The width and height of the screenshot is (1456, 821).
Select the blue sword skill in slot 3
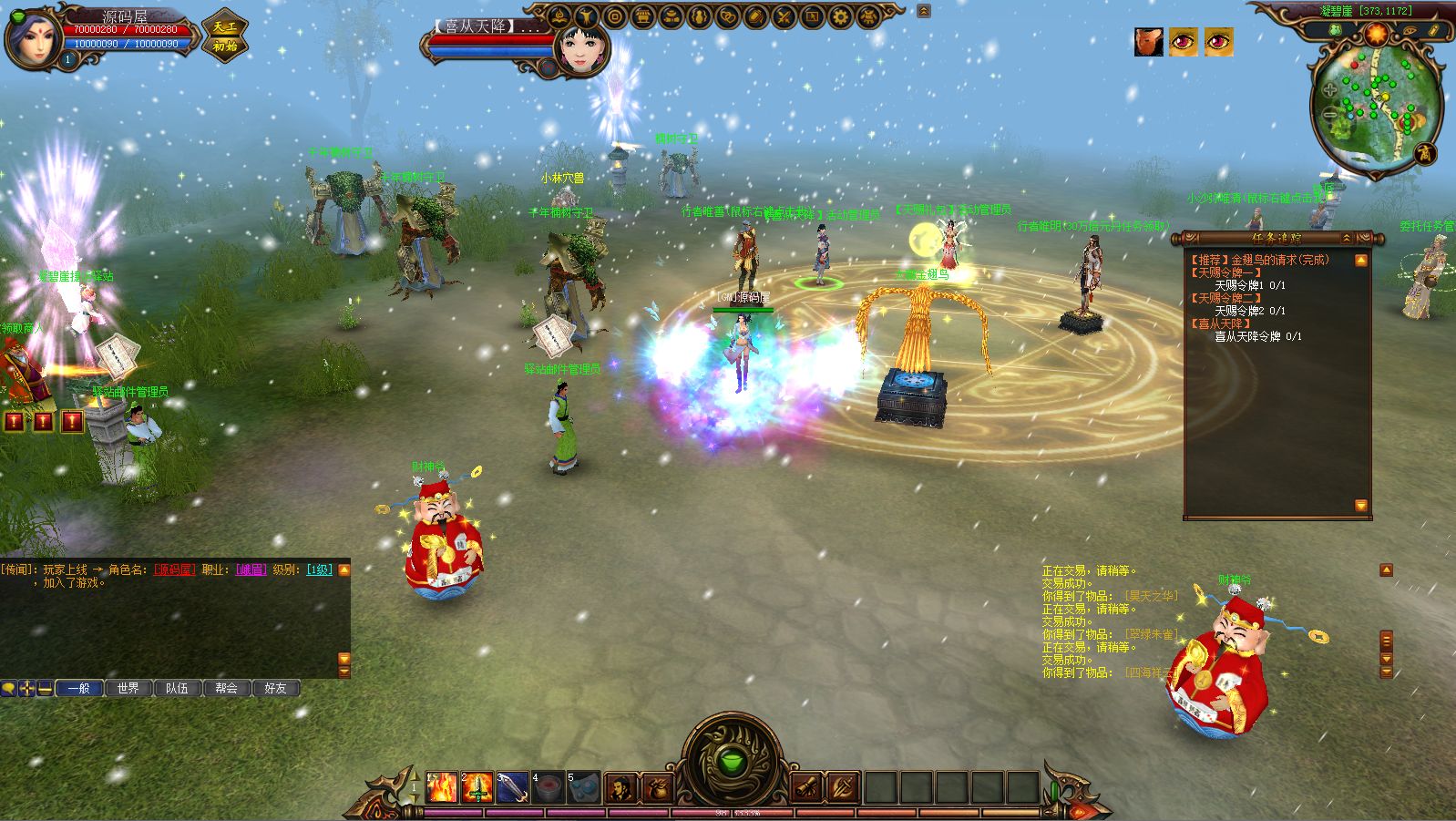pos(513,787)
